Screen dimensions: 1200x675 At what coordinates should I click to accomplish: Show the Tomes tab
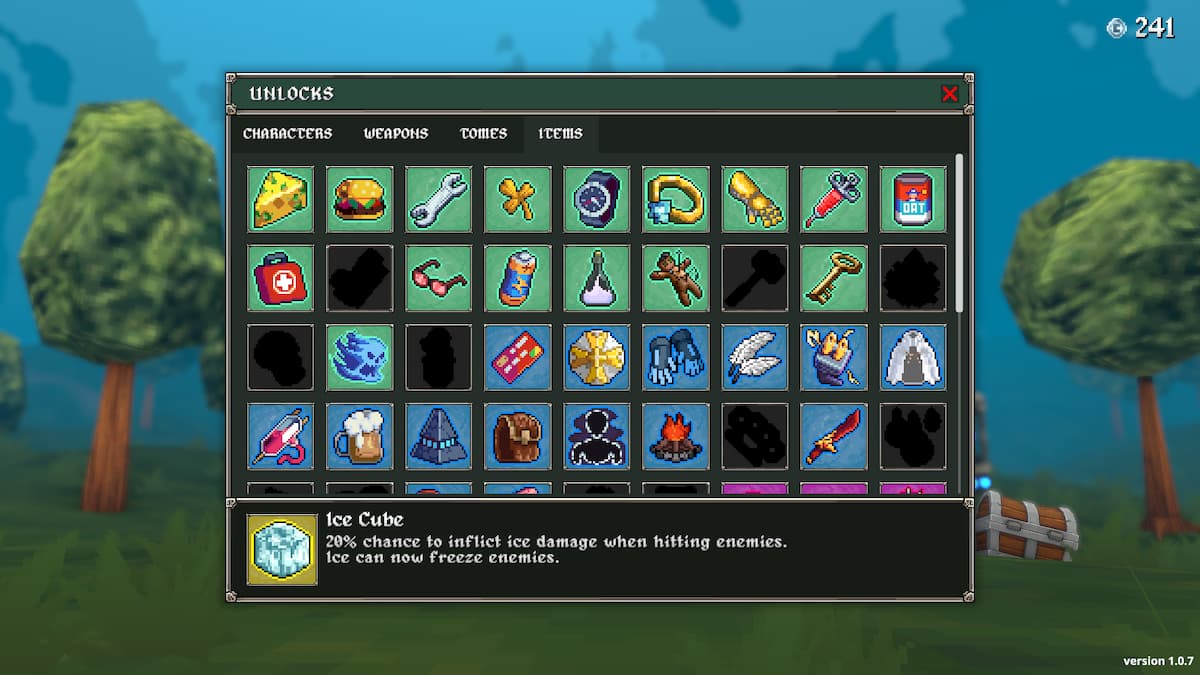483,134
